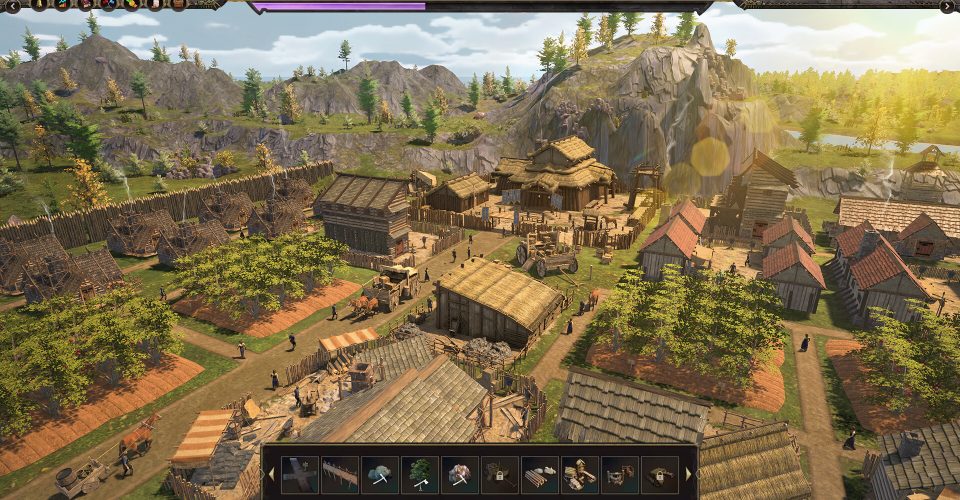960x500 pixels.
Task: Select the wooden workshop building icon
Action: click(578, 474)
